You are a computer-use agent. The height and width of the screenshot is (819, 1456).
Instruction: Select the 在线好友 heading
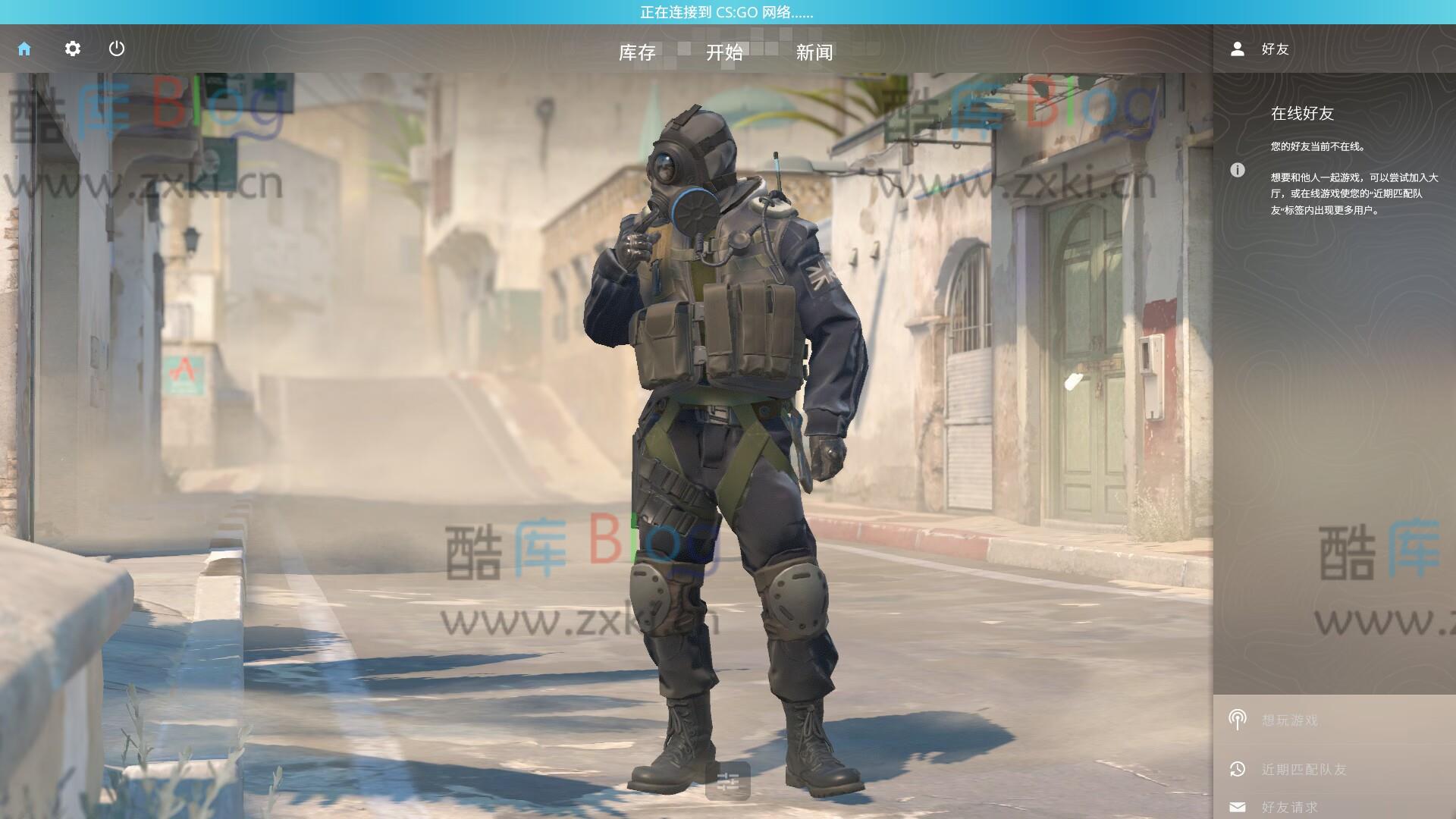[x=1304, y=114]
